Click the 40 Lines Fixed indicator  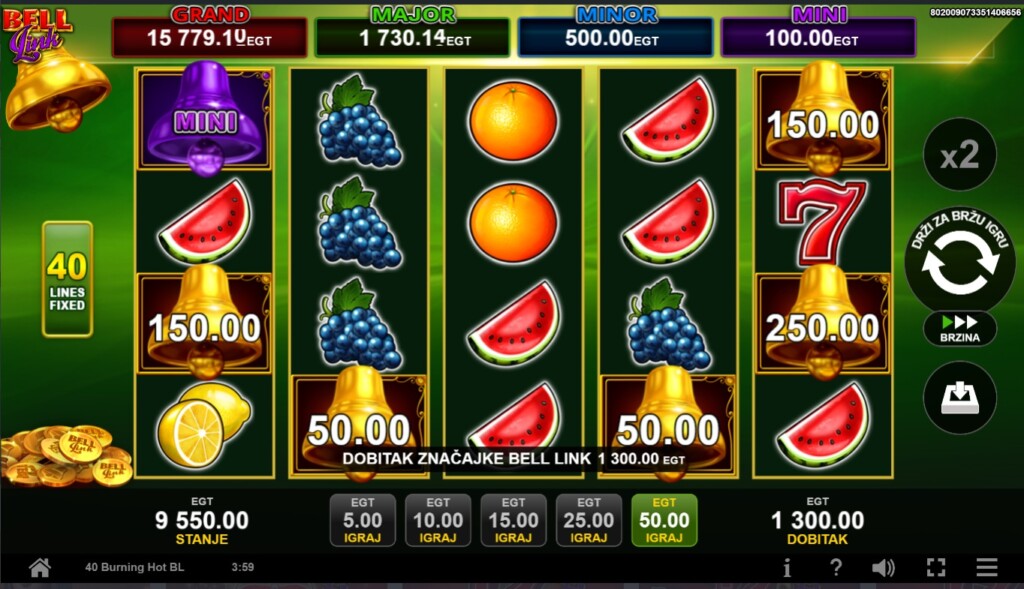tap(67, 279)
